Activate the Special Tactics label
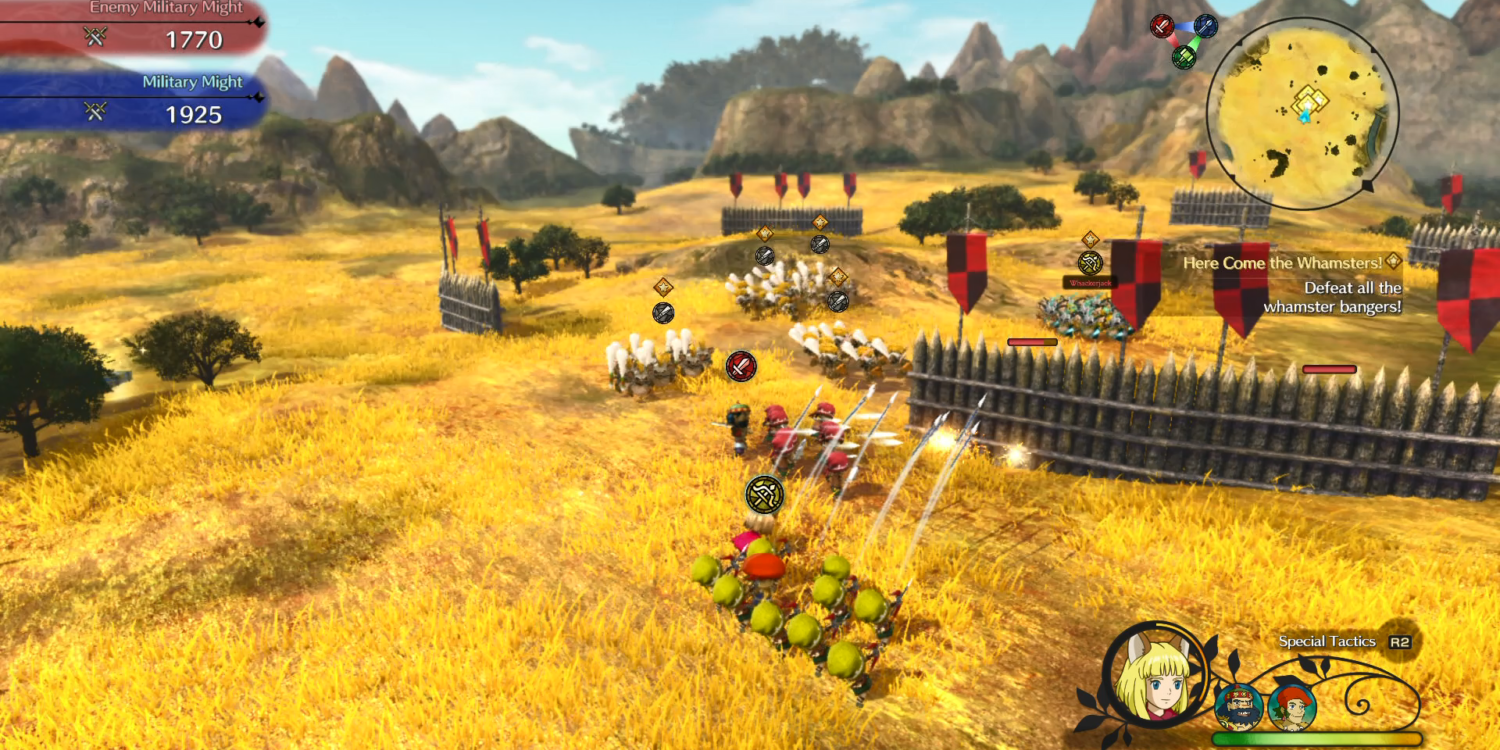The image size is (1500, 750). [x=1327, y=642]
